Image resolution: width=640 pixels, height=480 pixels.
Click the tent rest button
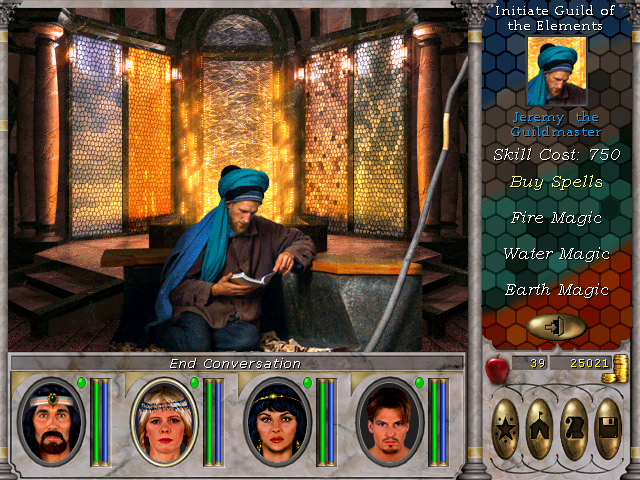[x=540, y=428]
